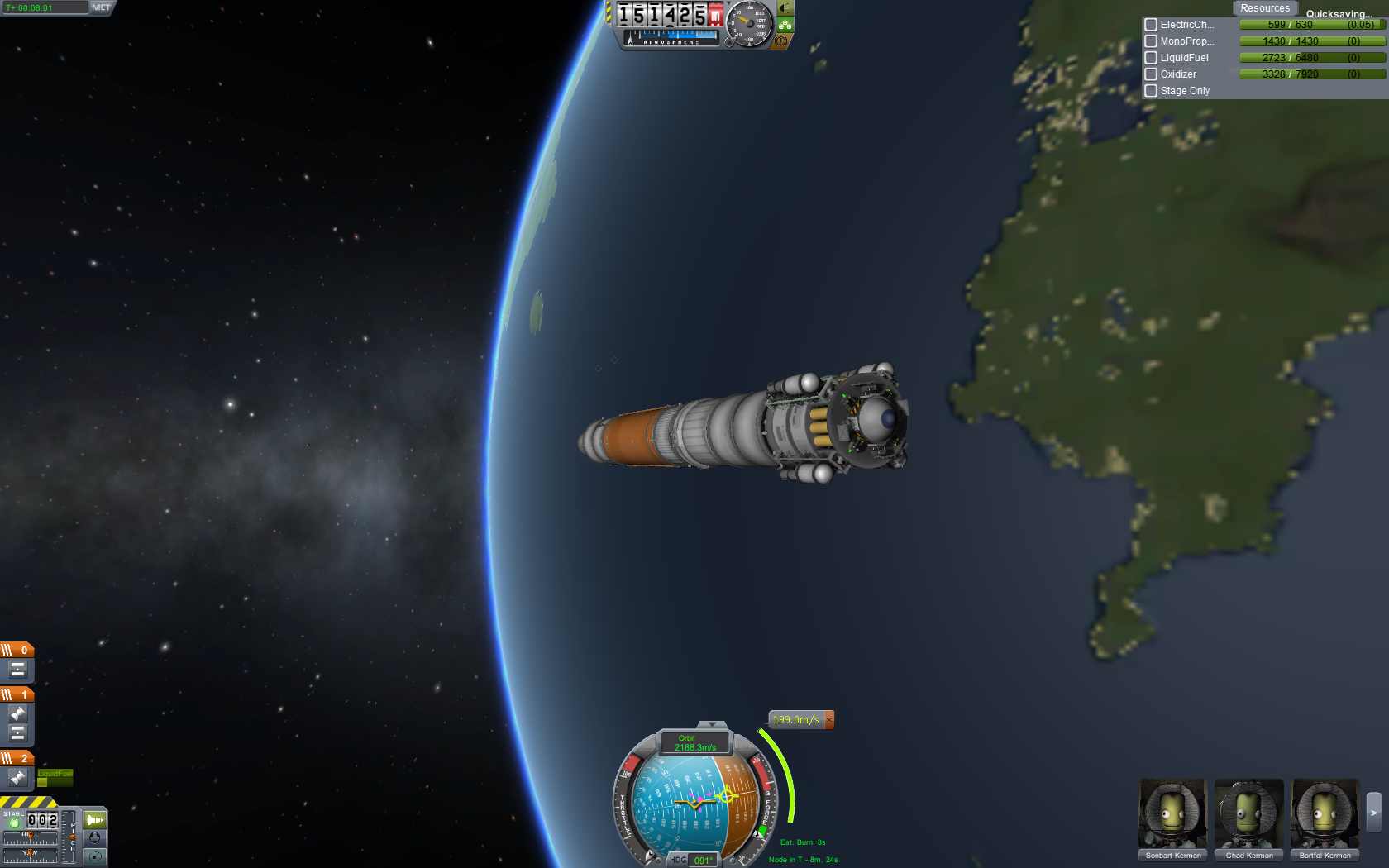Viewport: 1389px width, 868px height.
Task: Toggle the Stage Only checkbox
Action: (1151, 91)
